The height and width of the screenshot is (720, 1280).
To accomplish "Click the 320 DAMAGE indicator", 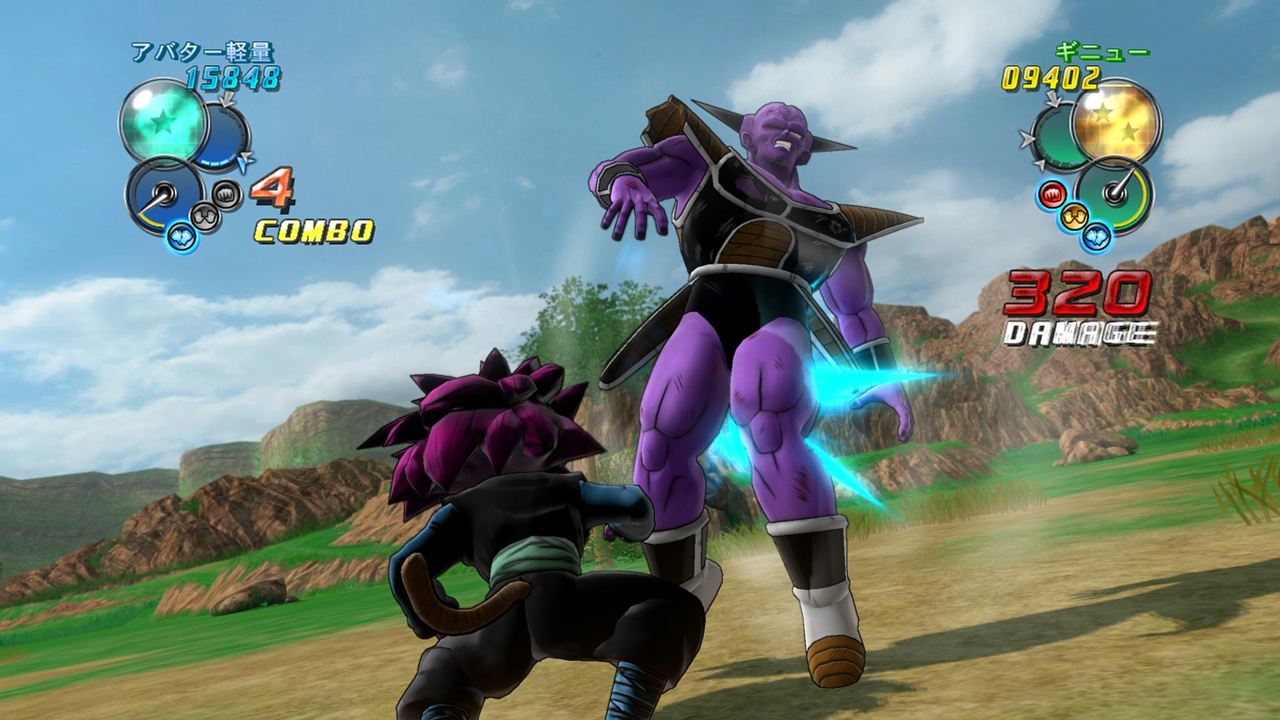I will click(x=1080, y=305).
